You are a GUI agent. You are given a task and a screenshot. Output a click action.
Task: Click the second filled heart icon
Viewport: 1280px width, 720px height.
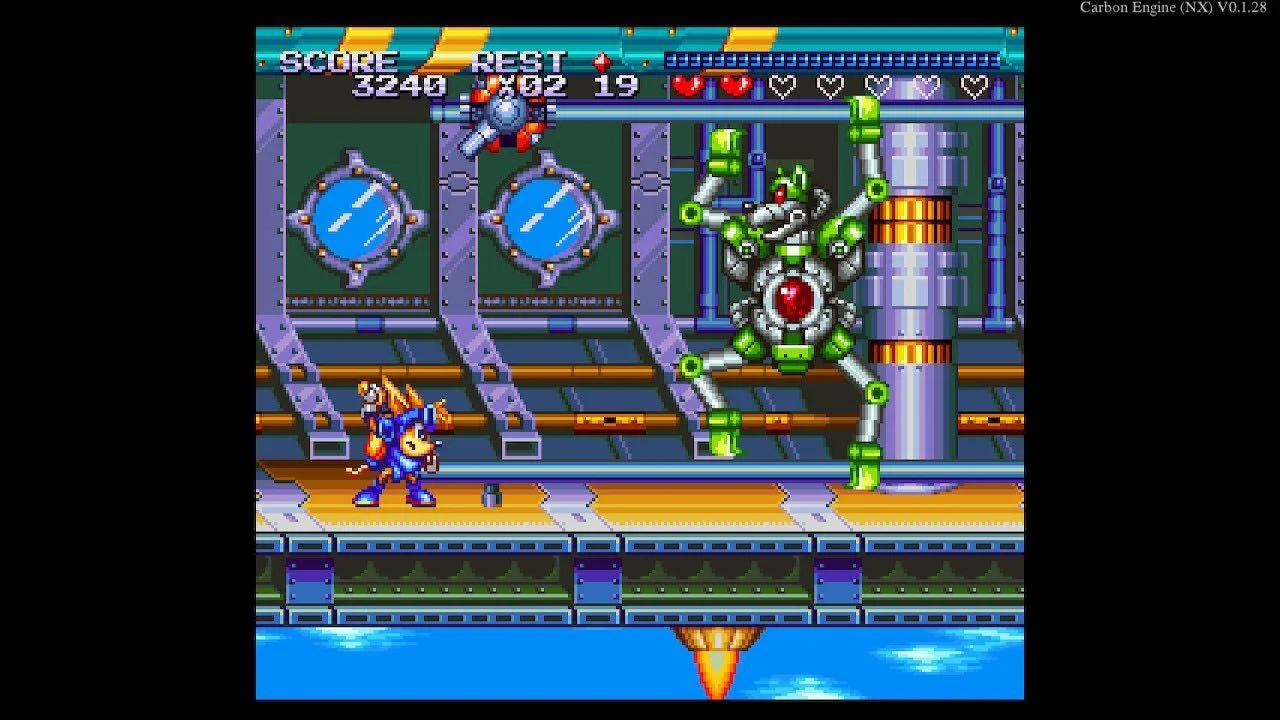click(734, 84)
